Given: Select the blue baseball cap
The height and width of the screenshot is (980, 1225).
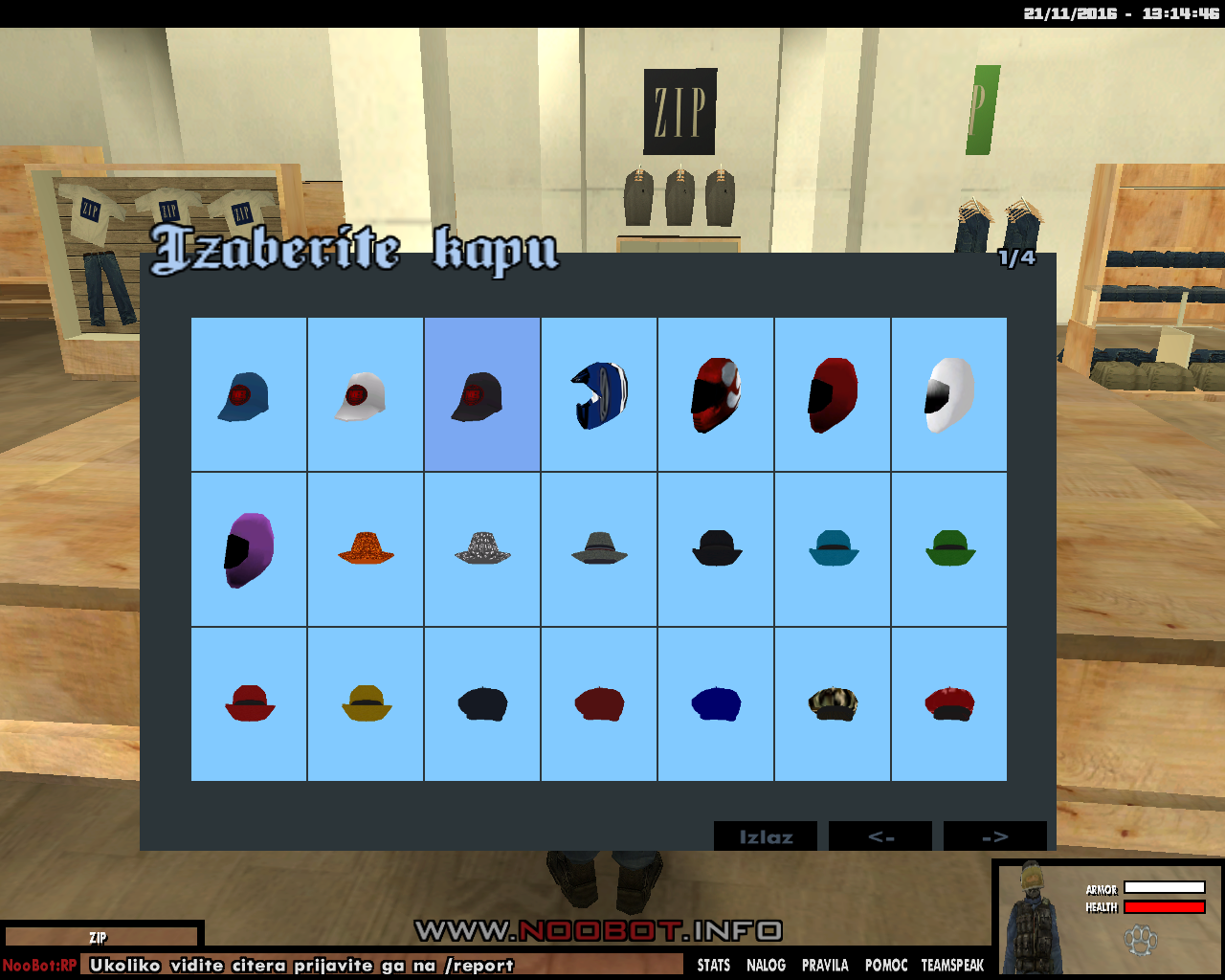Looking at the screenshot, I should point(249,394).
